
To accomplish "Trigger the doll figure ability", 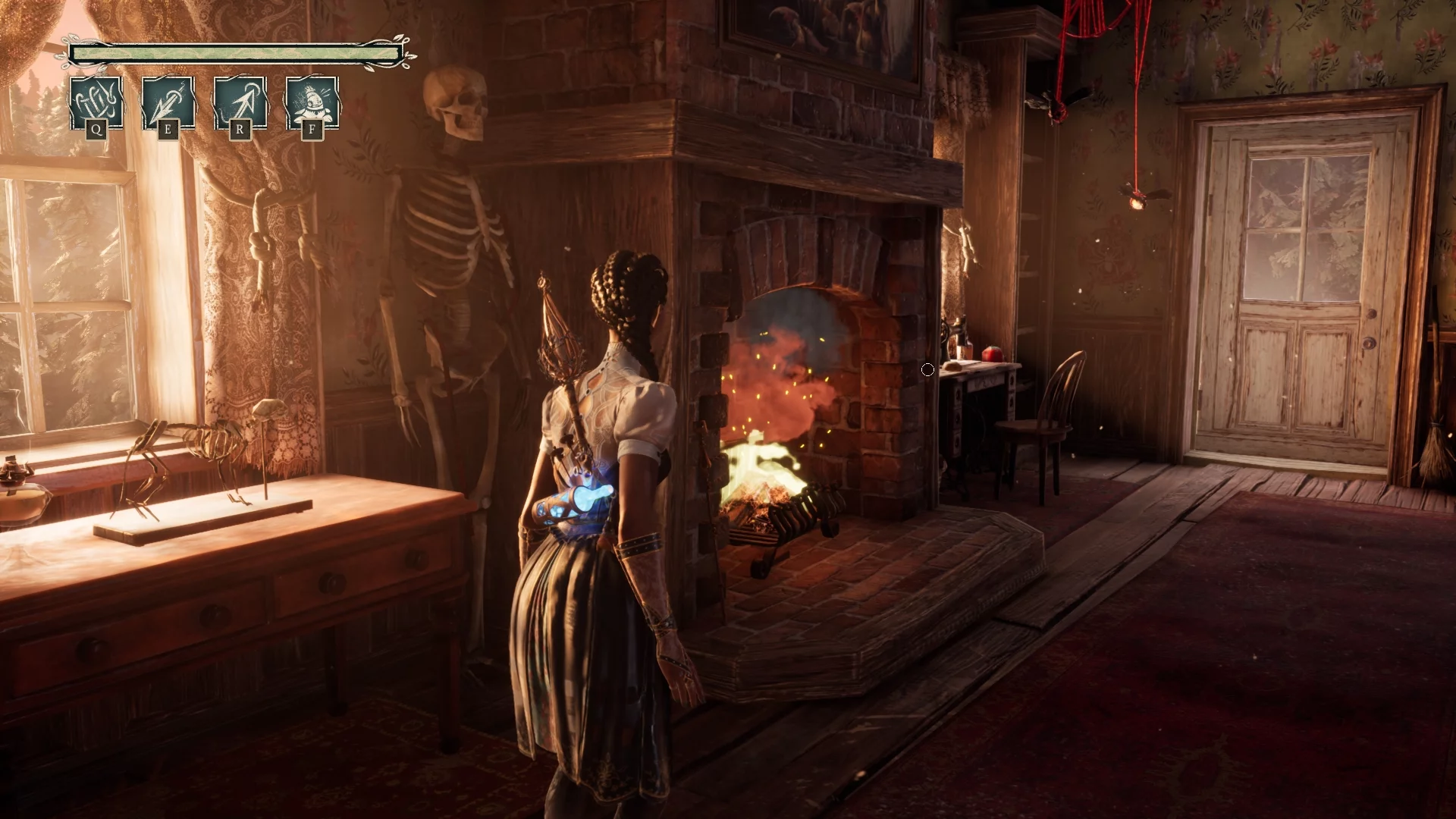I will point(312,102).
